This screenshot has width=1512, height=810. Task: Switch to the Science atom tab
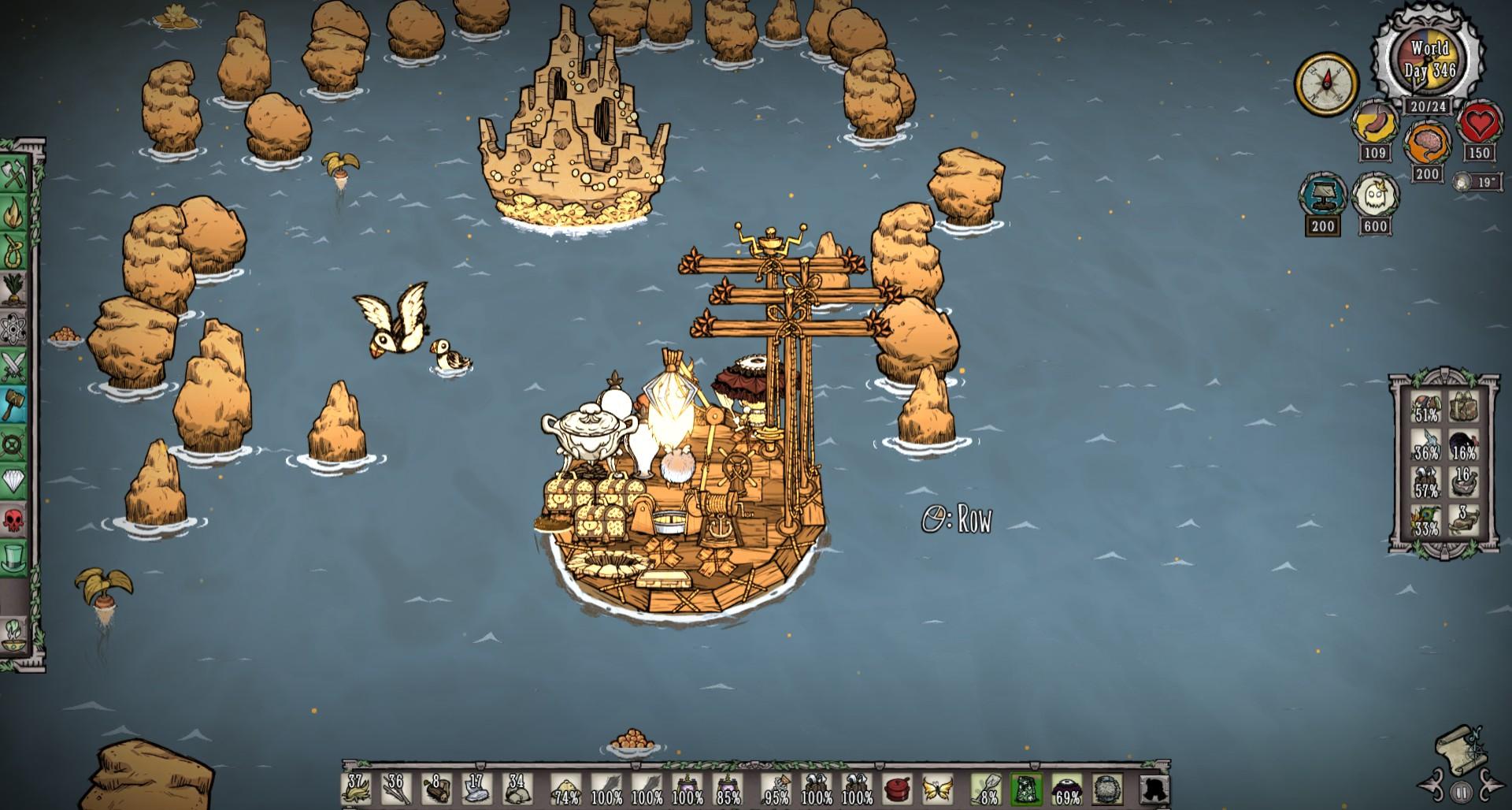(x=15, y=328)
